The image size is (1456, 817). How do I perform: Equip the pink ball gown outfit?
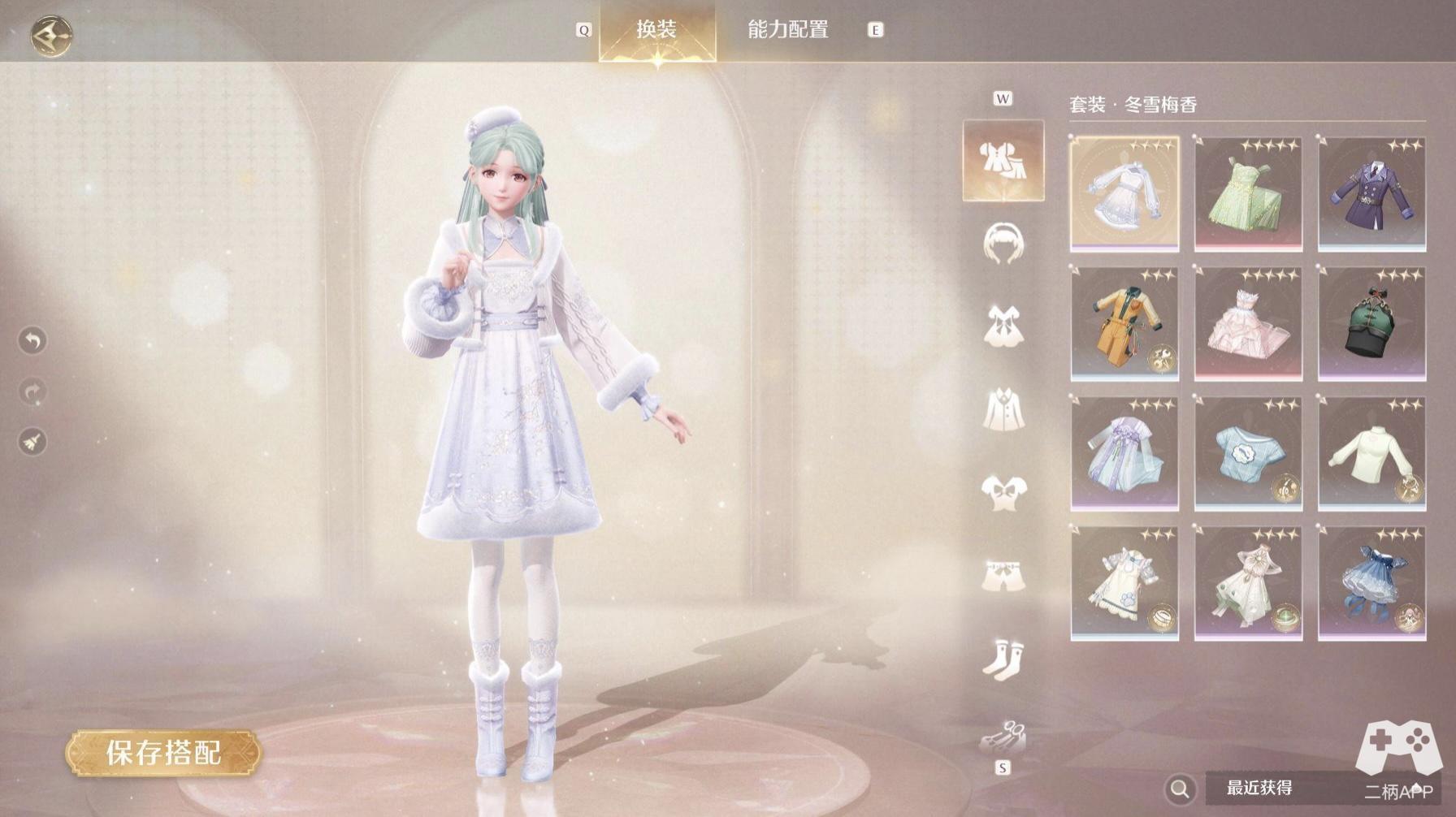click(1248, 324)
